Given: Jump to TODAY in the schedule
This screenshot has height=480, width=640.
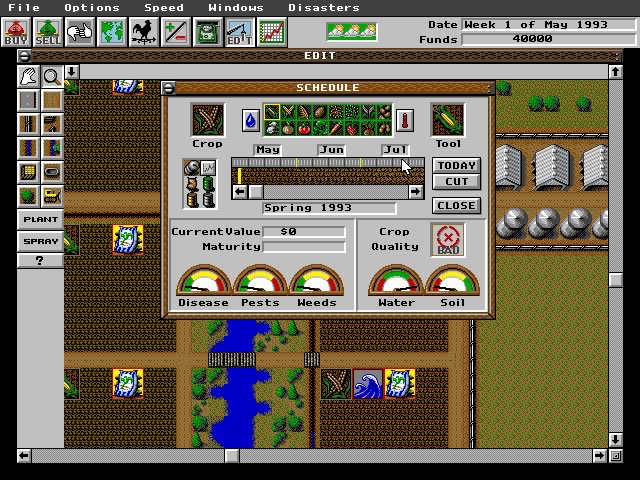Looking at the screenshot, I should tap(457, 166).
